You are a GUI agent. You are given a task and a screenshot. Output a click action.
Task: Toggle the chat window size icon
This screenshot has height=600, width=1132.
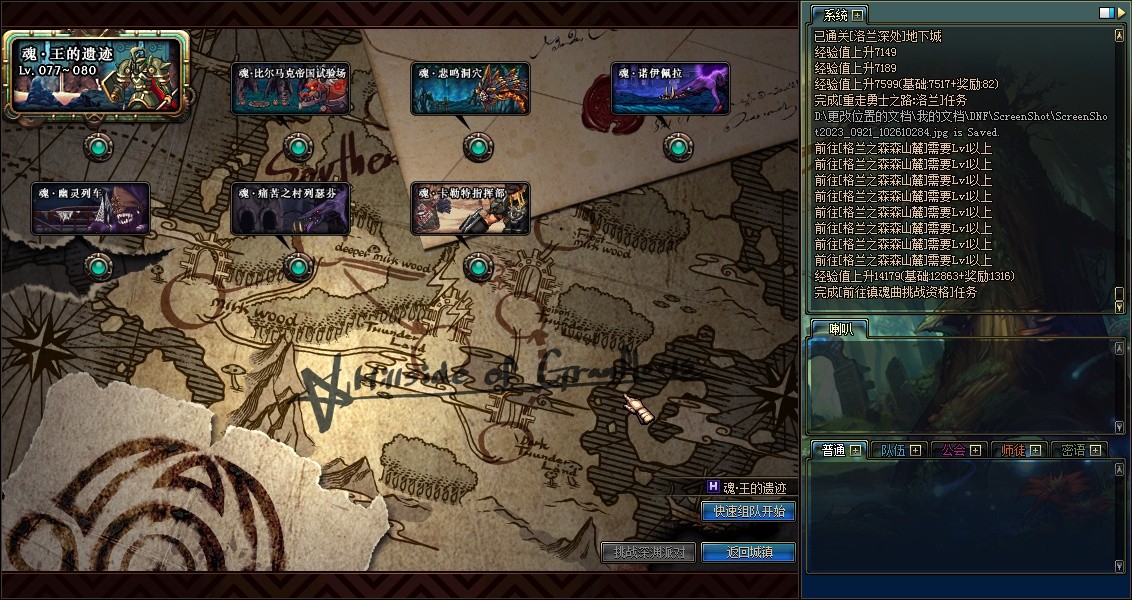pyautogui.click(x=1106, y=13)
